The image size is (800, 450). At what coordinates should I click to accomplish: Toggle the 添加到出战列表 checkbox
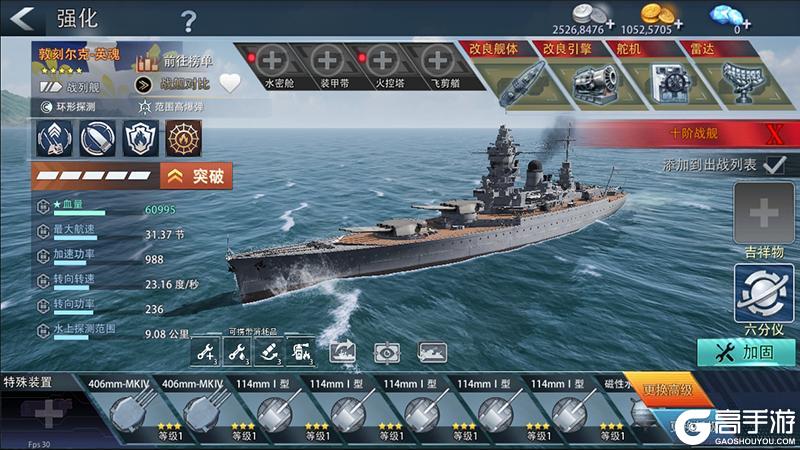[773, 164]
